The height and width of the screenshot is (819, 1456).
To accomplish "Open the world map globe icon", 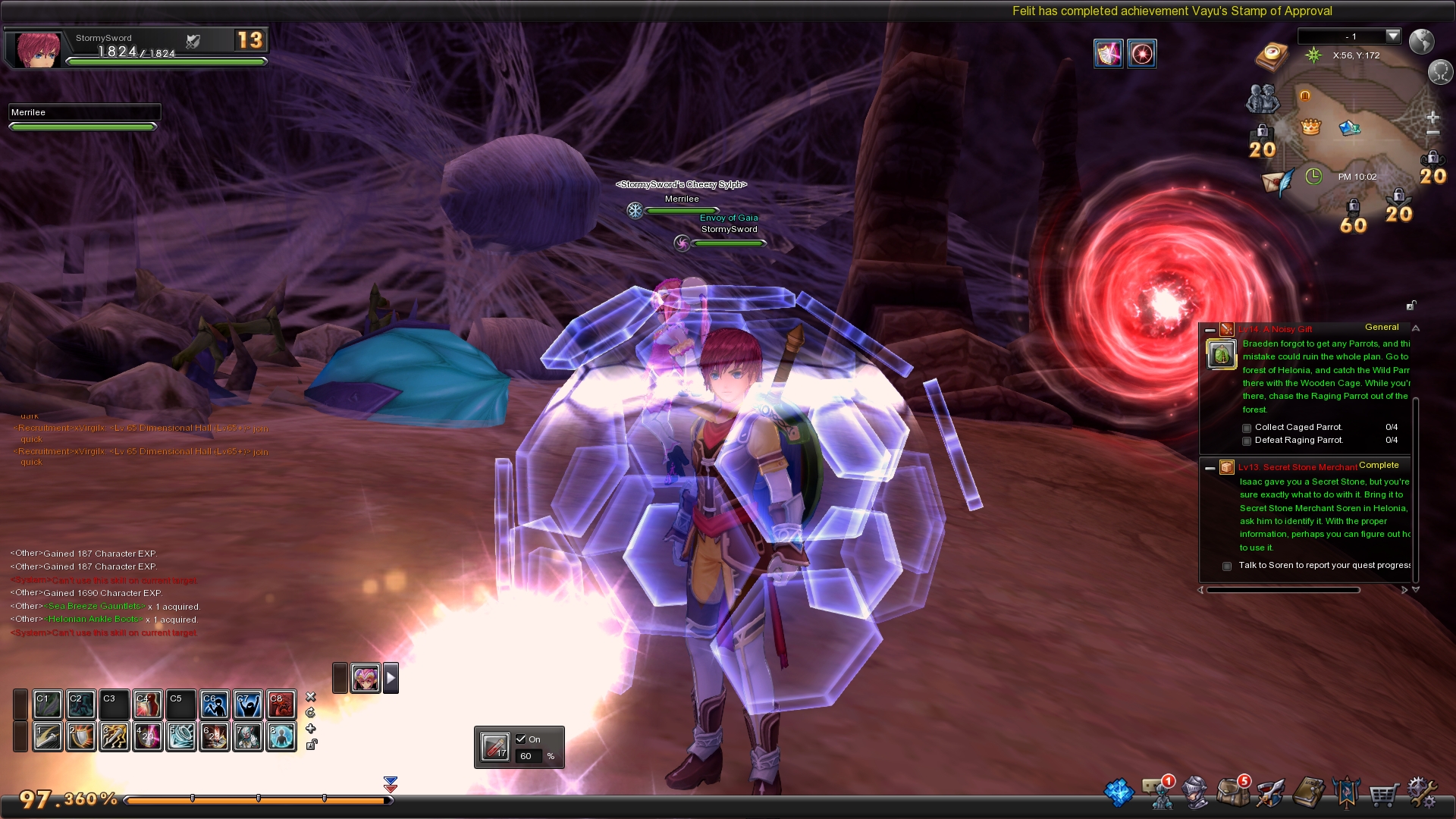I will tap(1421, 41).
